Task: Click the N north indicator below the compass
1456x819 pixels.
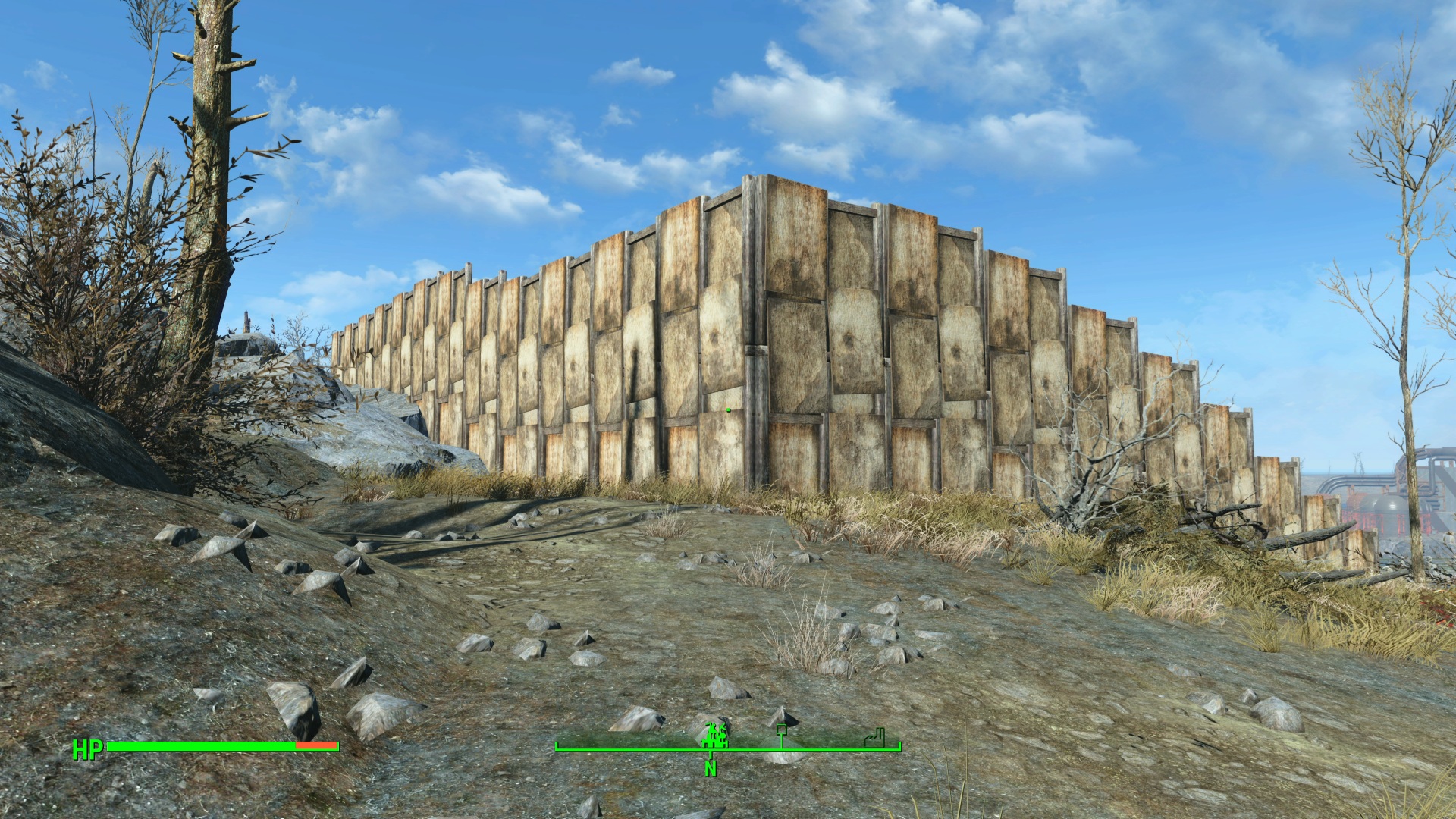Action: tap(711, 768)
